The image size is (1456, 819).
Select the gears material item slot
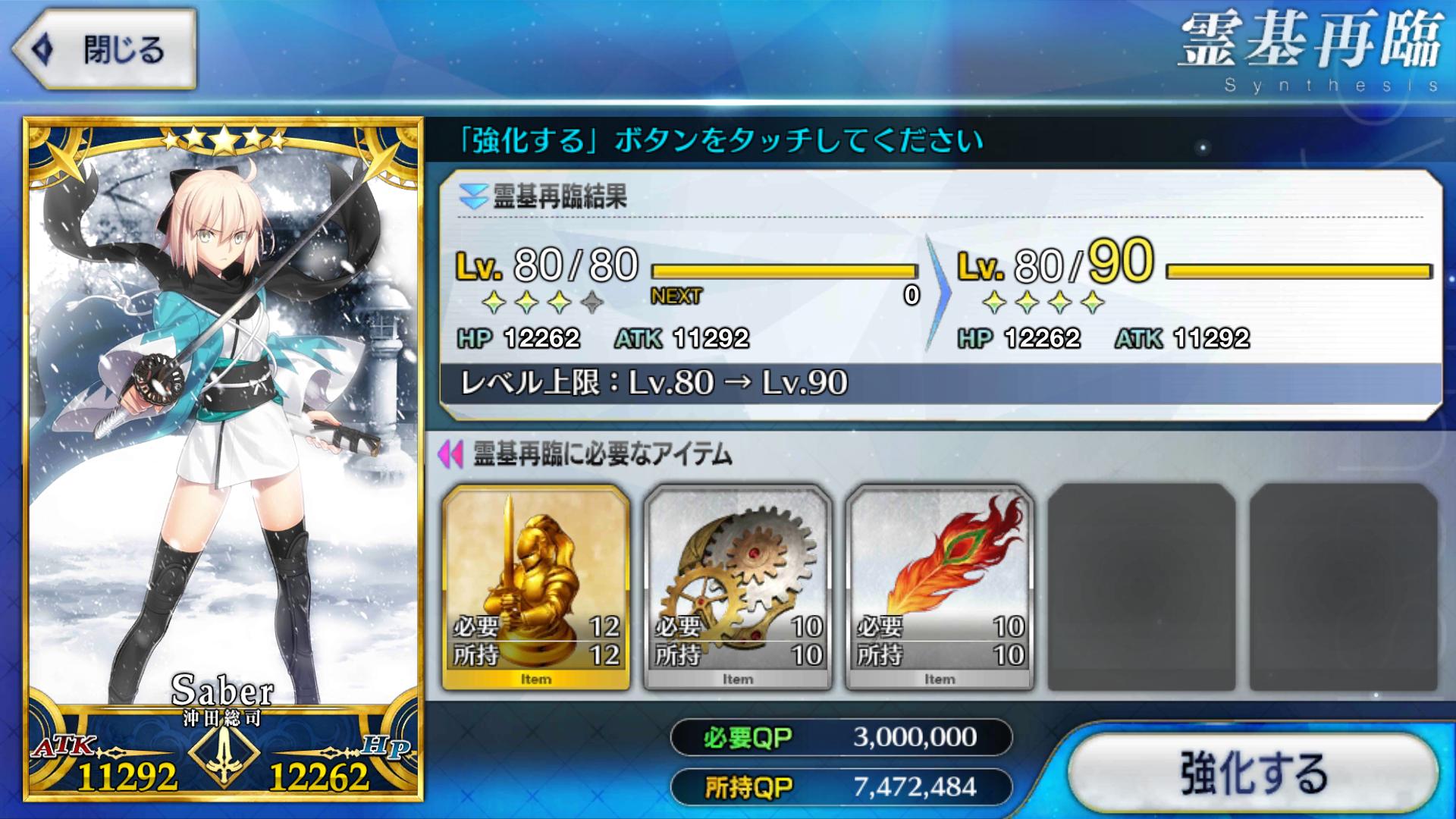(x=738, y=588)
